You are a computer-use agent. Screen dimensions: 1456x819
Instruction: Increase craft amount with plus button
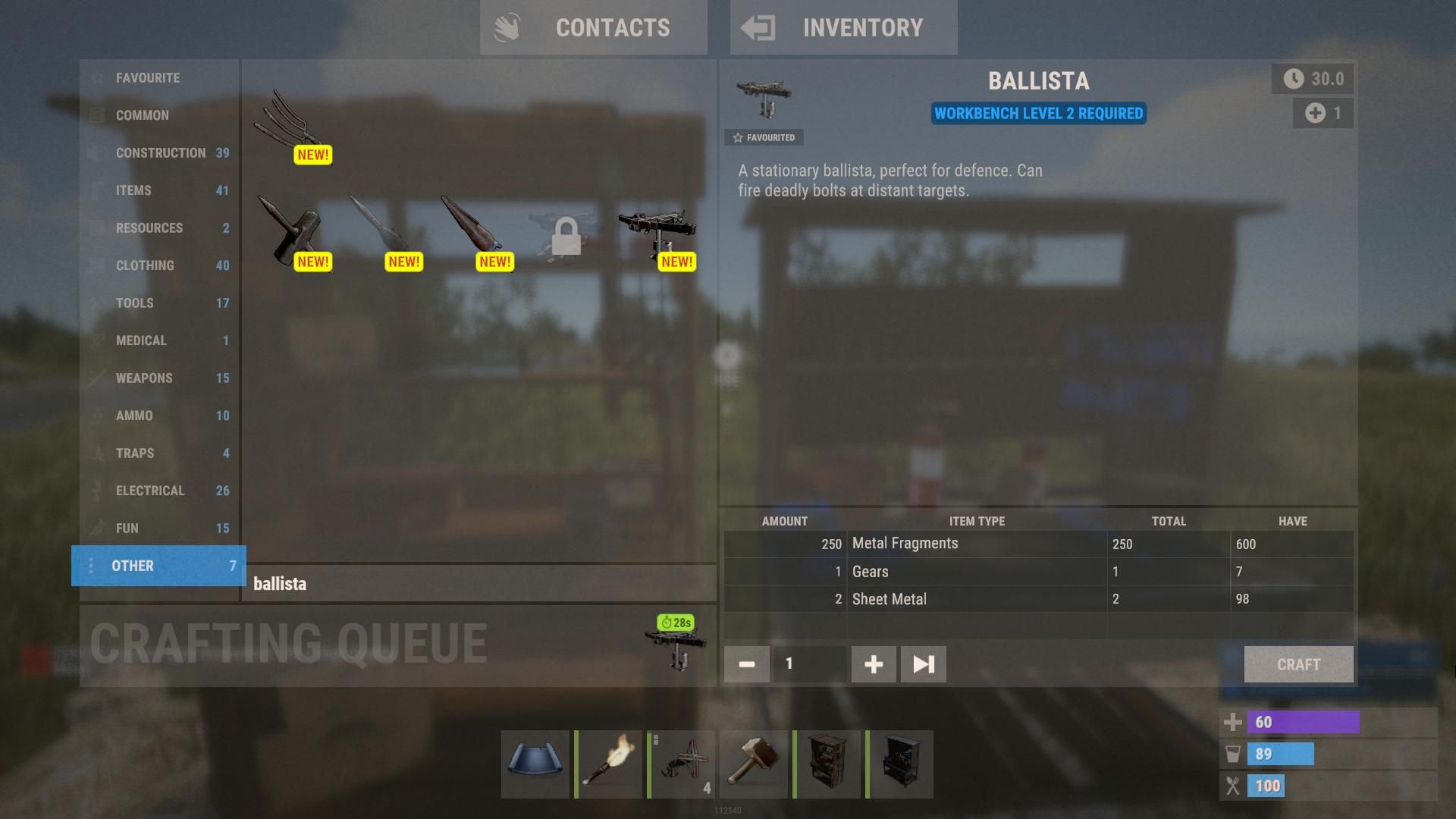tap(873, 664)
